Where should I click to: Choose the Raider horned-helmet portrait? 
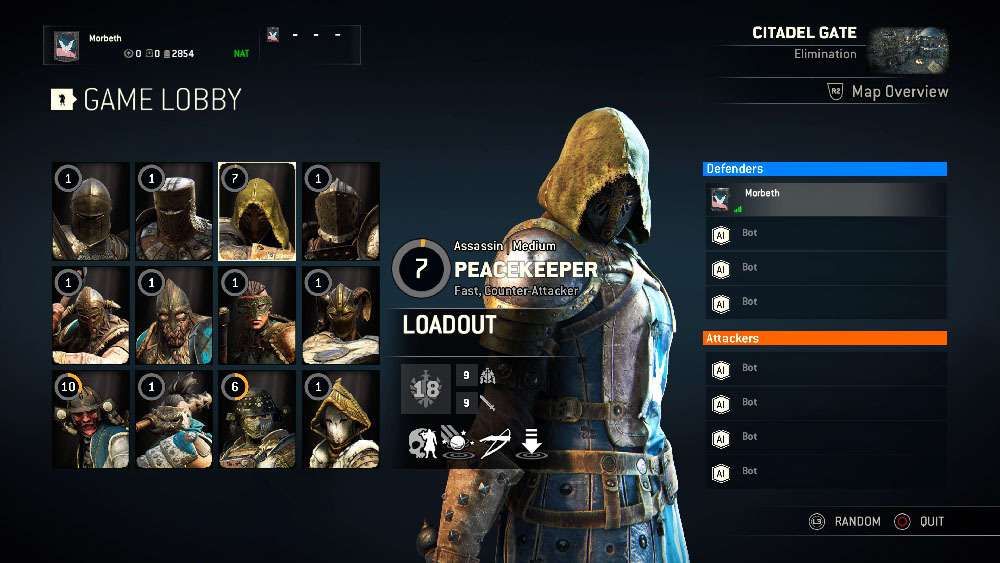click(x=91, y=314)
